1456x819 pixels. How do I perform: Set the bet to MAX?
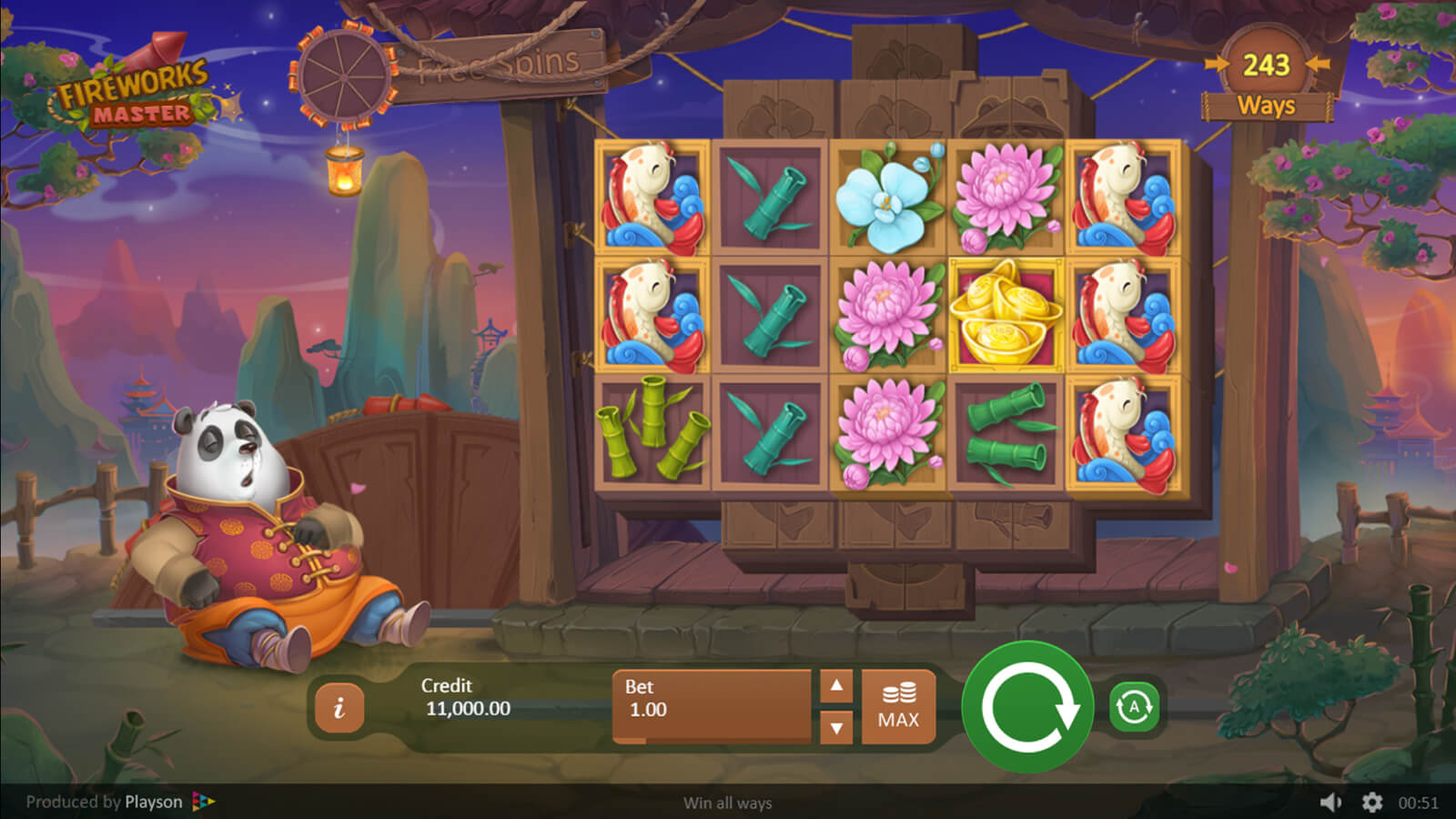(898, 707)
